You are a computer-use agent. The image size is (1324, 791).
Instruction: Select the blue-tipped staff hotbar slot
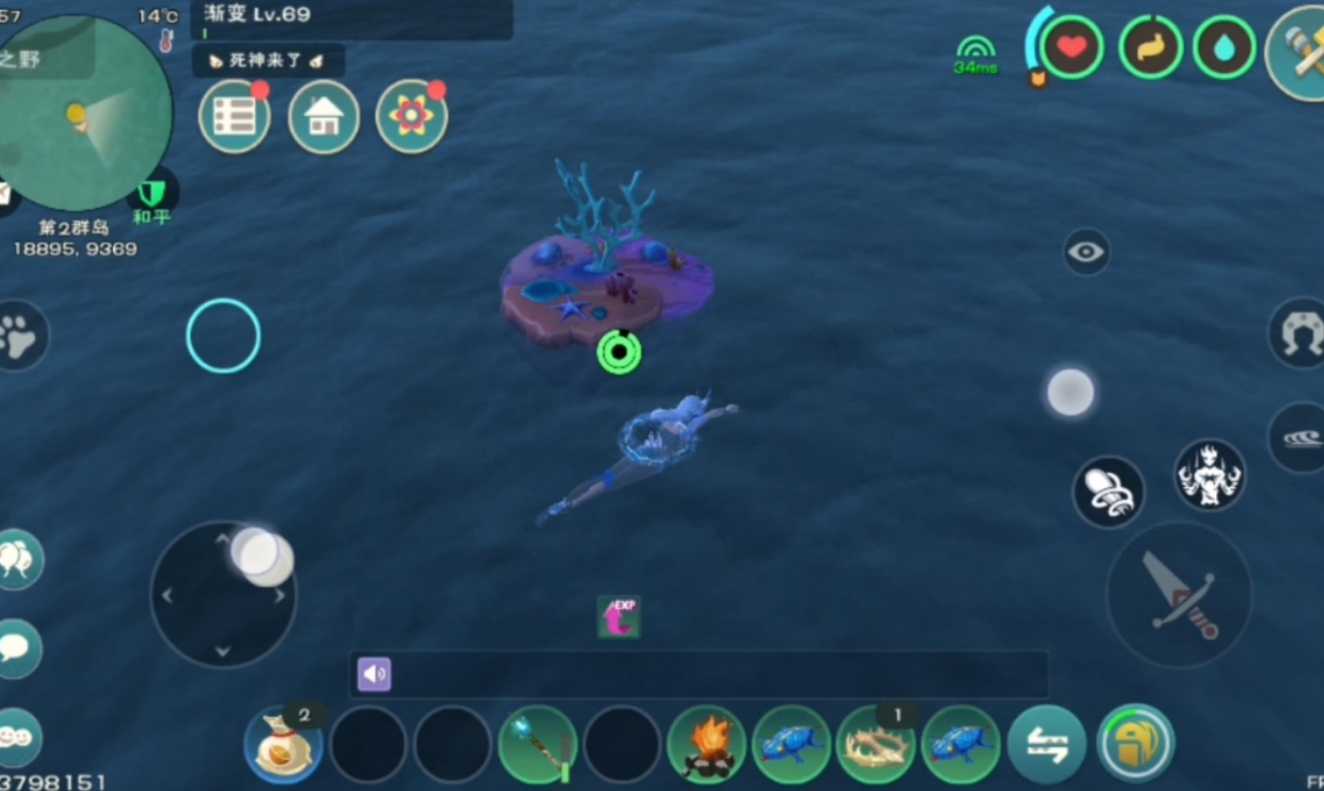coord(537,745)
